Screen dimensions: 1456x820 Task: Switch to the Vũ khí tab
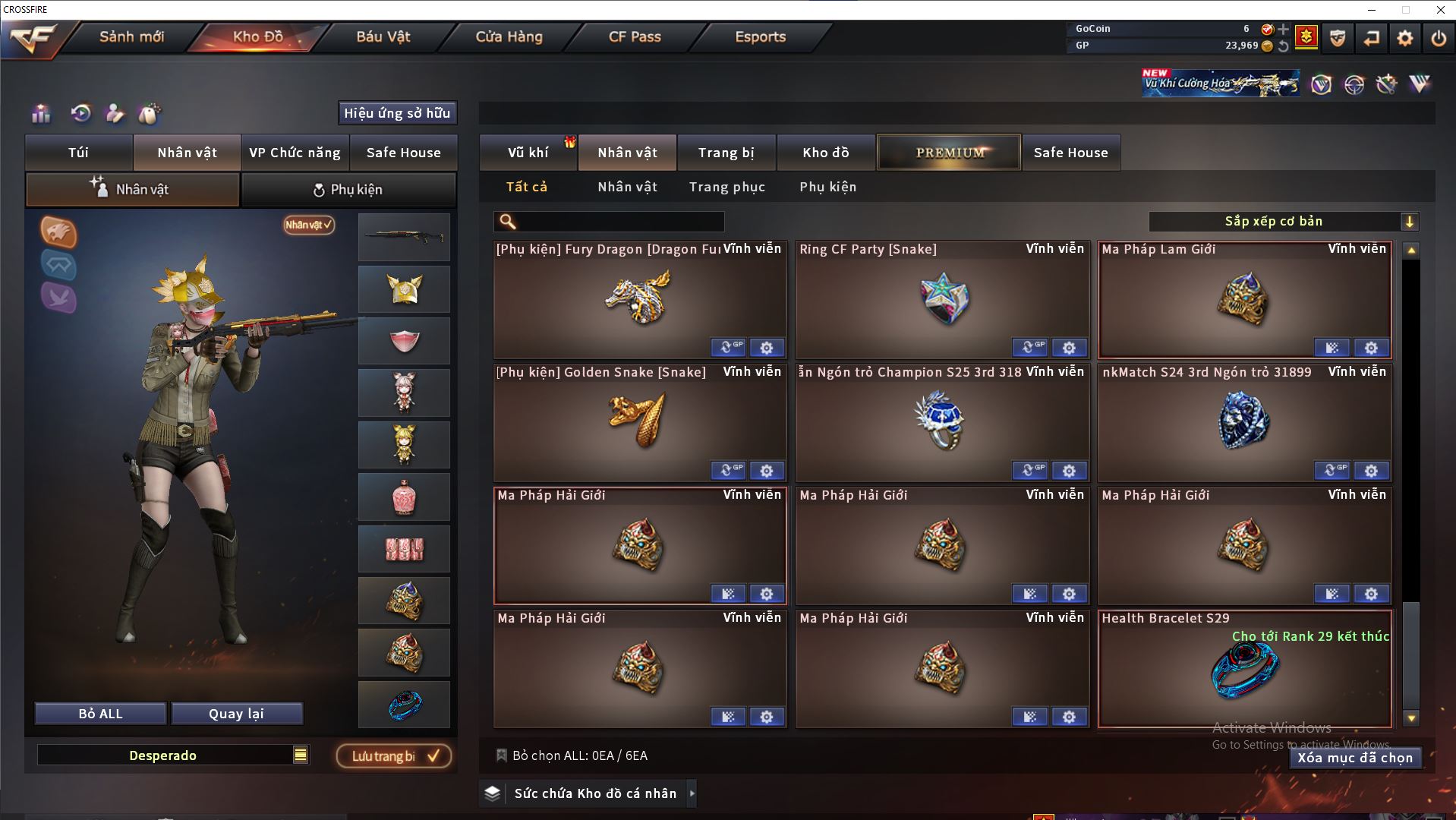coord(528,153)
